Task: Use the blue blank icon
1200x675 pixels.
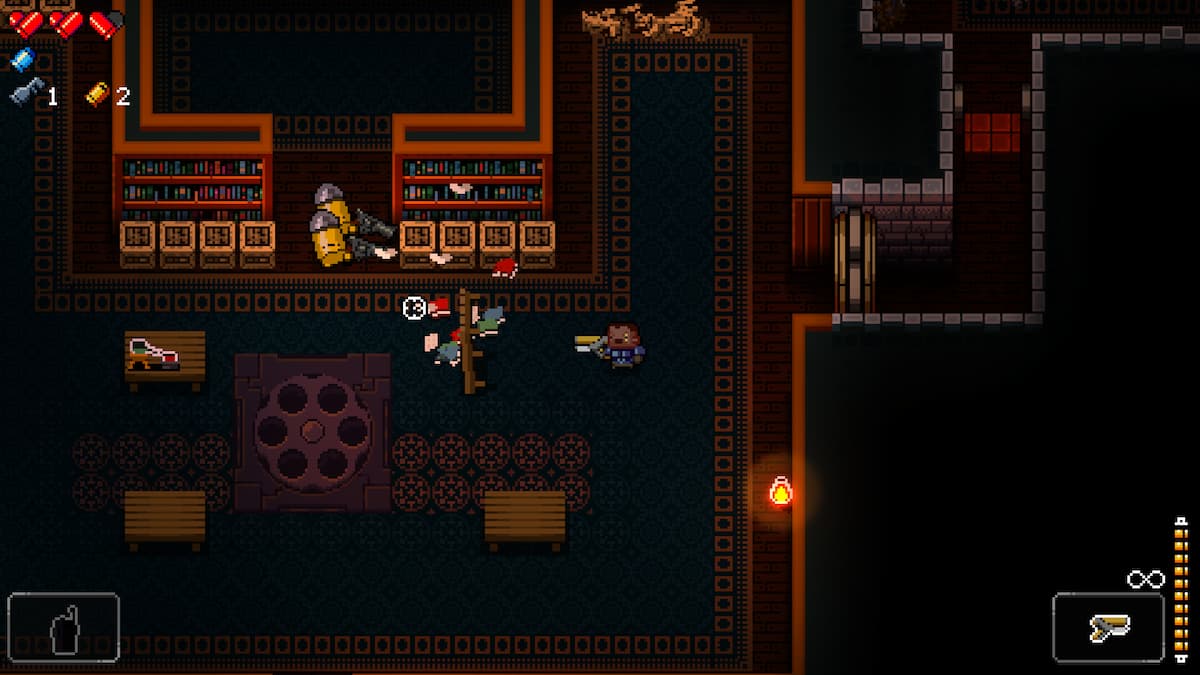Action: point(22,61)
